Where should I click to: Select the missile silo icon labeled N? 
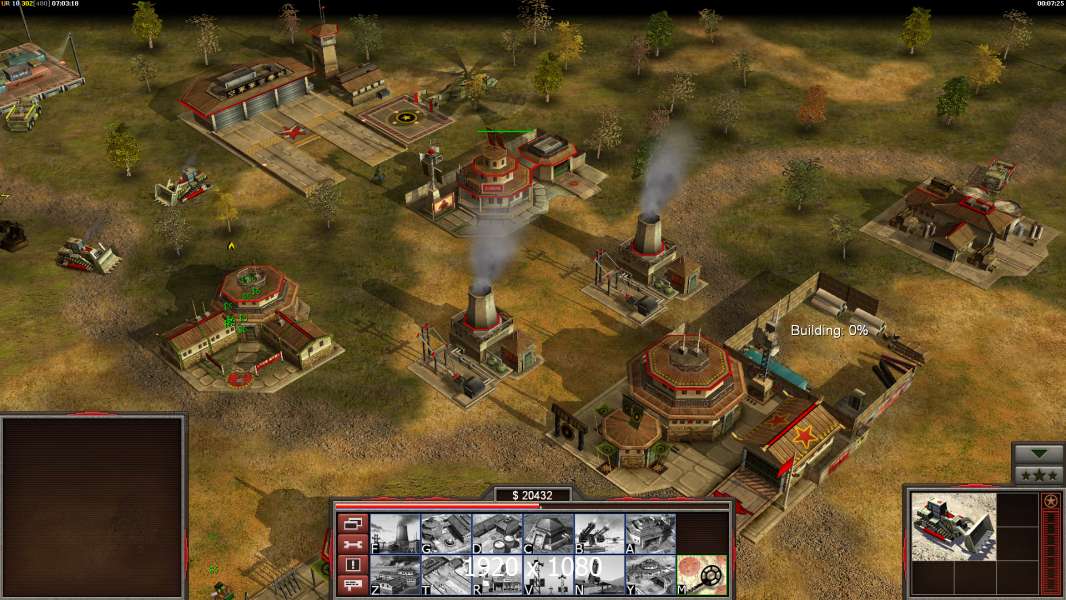599,575
